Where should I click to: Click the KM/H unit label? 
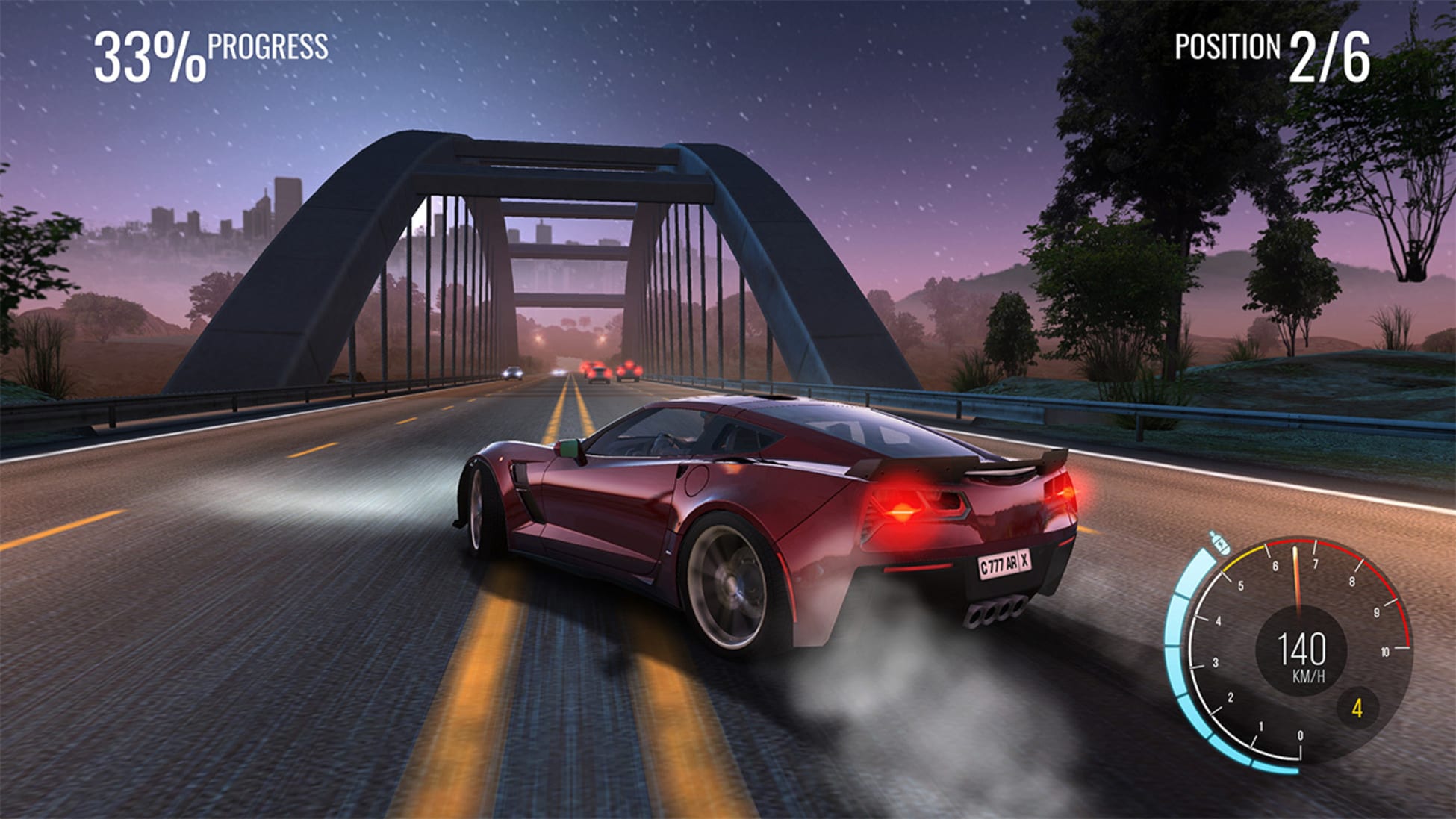1309,675
